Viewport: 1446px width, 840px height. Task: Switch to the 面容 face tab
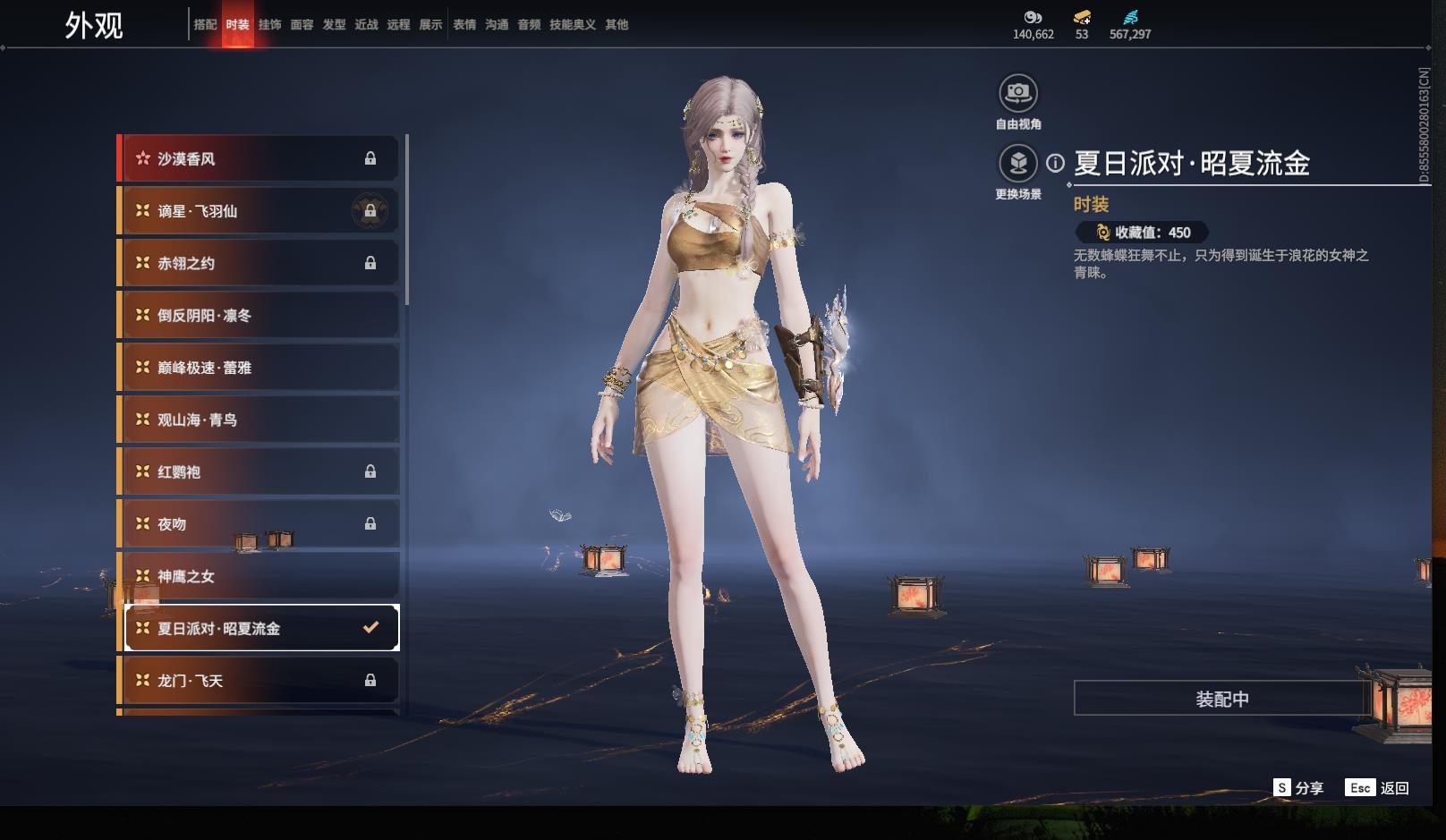[302, 25]
